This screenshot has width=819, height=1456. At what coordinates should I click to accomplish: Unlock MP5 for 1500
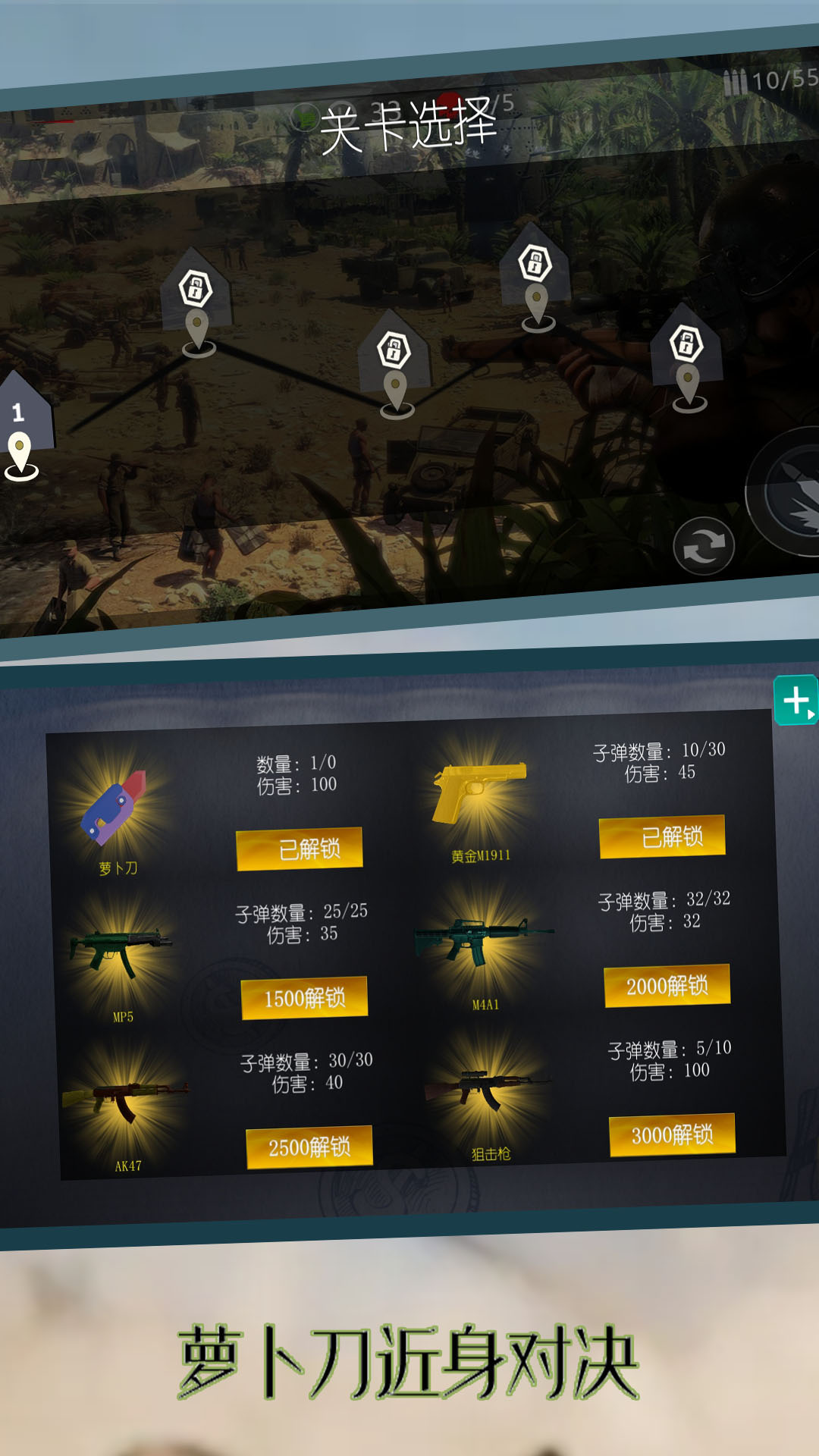tap(304, 998)
